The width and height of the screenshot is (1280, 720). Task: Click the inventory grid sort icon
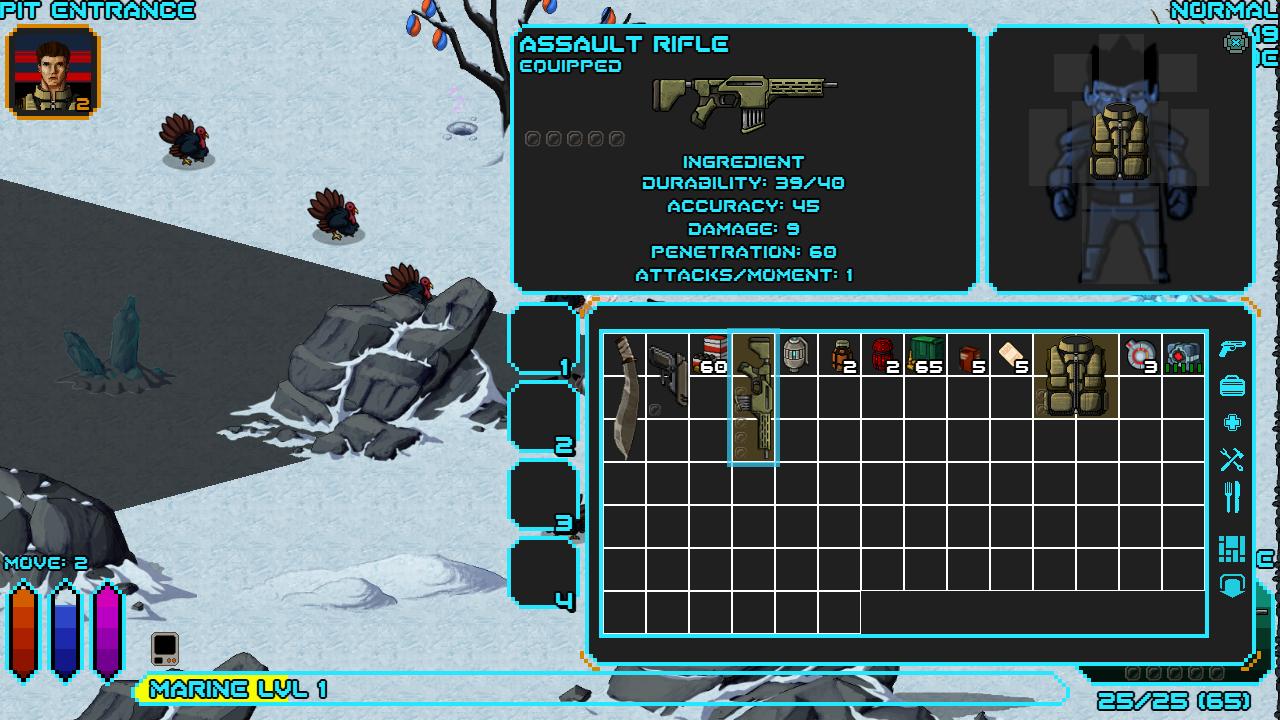point(1232,548)
